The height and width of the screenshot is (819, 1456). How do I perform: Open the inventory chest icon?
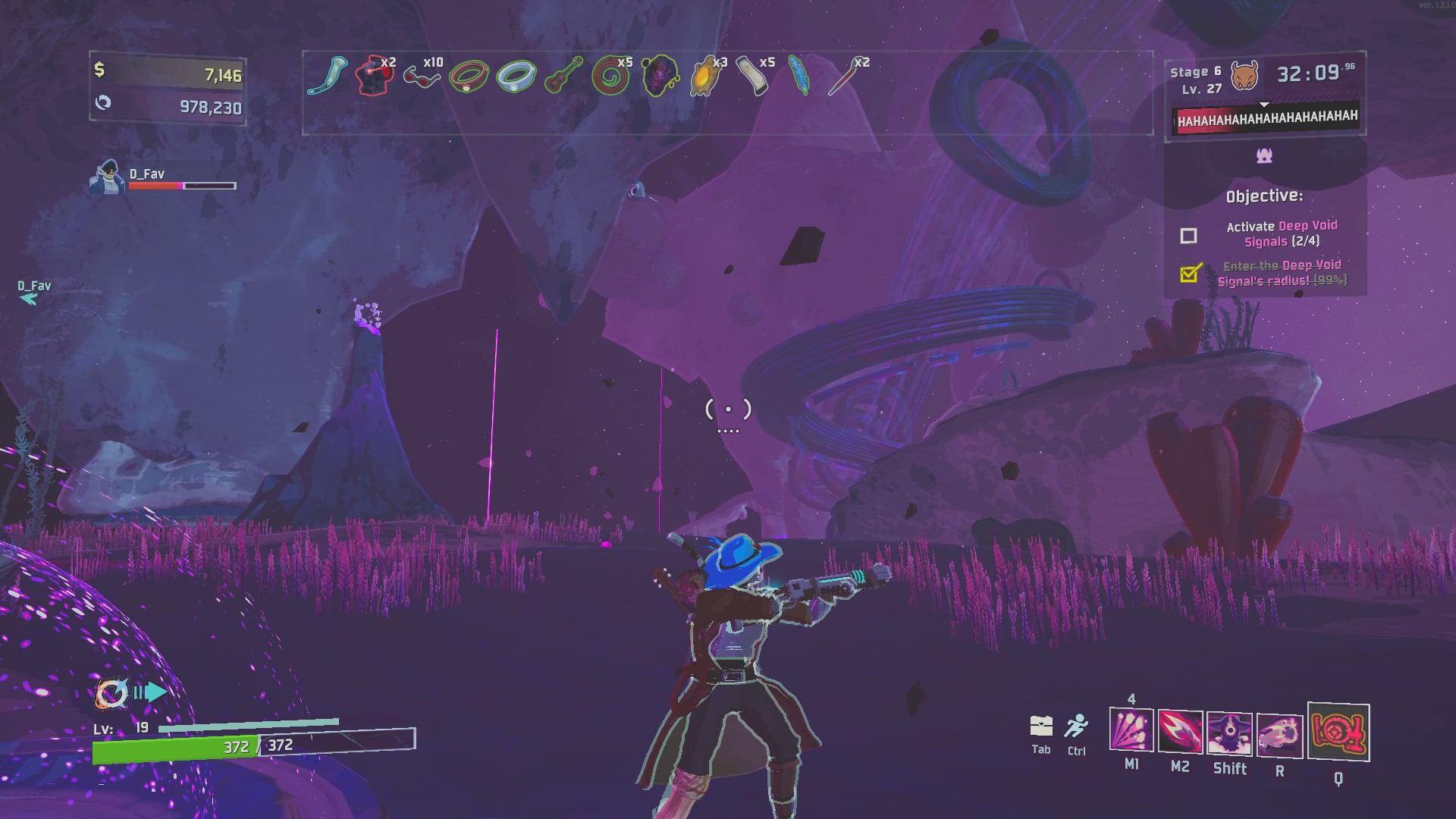coord(1041,726)
